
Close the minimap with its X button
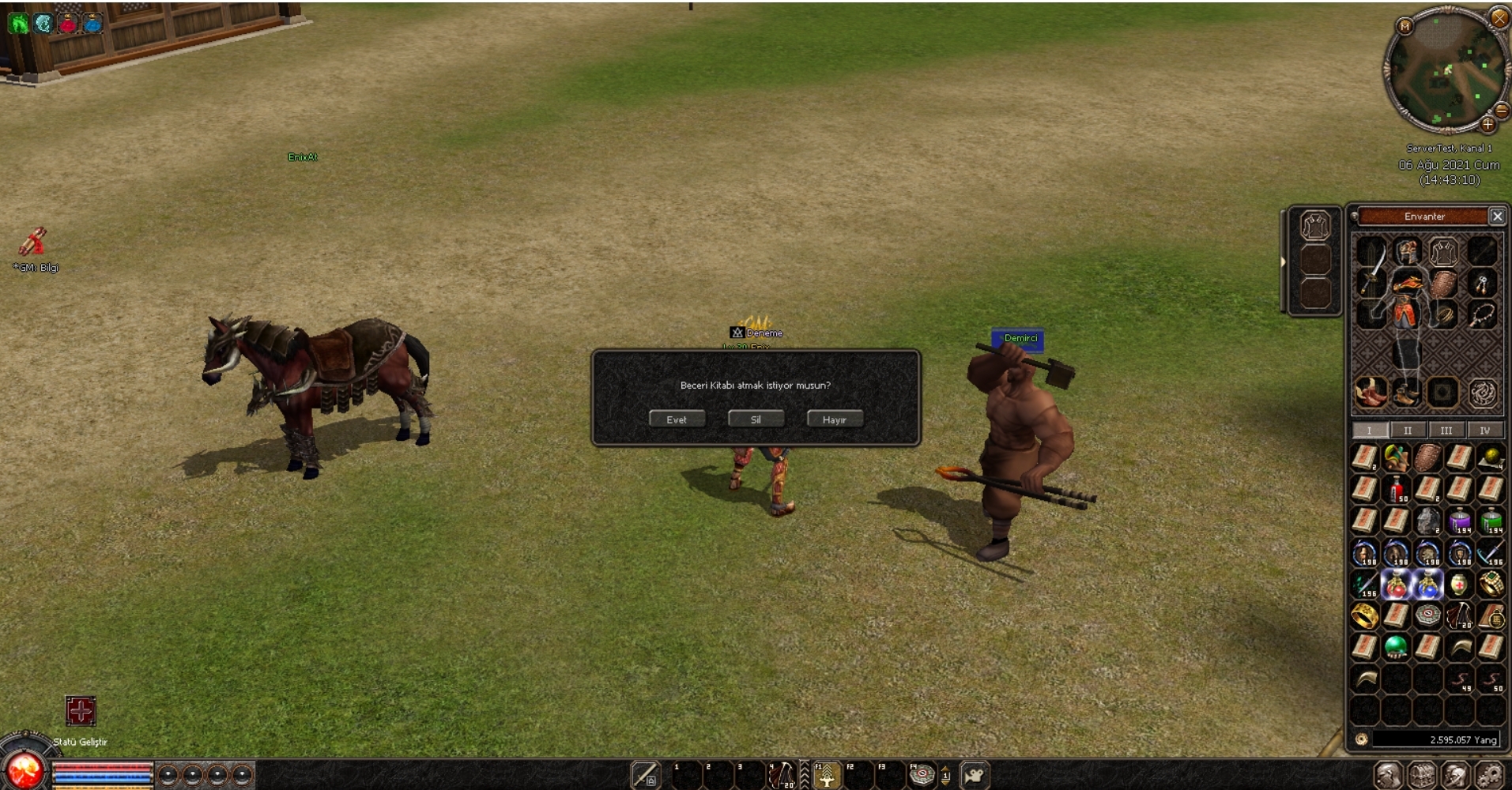tap(1499, 17)
